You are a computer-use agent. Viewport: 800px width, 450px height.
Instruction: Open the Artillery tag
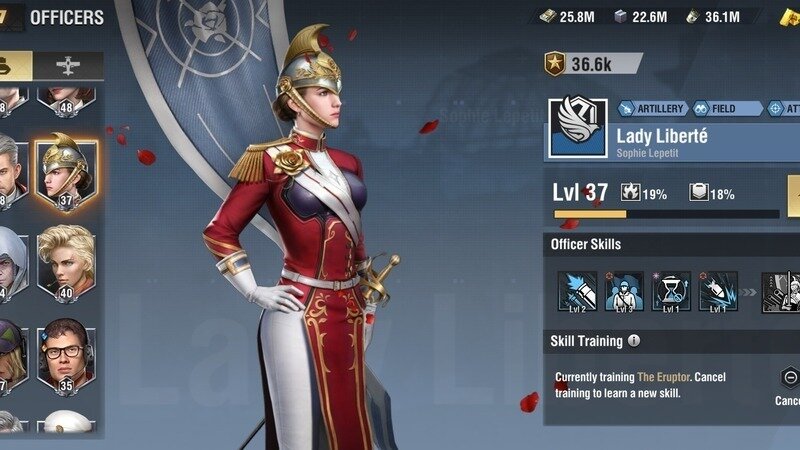click(654, 108)
